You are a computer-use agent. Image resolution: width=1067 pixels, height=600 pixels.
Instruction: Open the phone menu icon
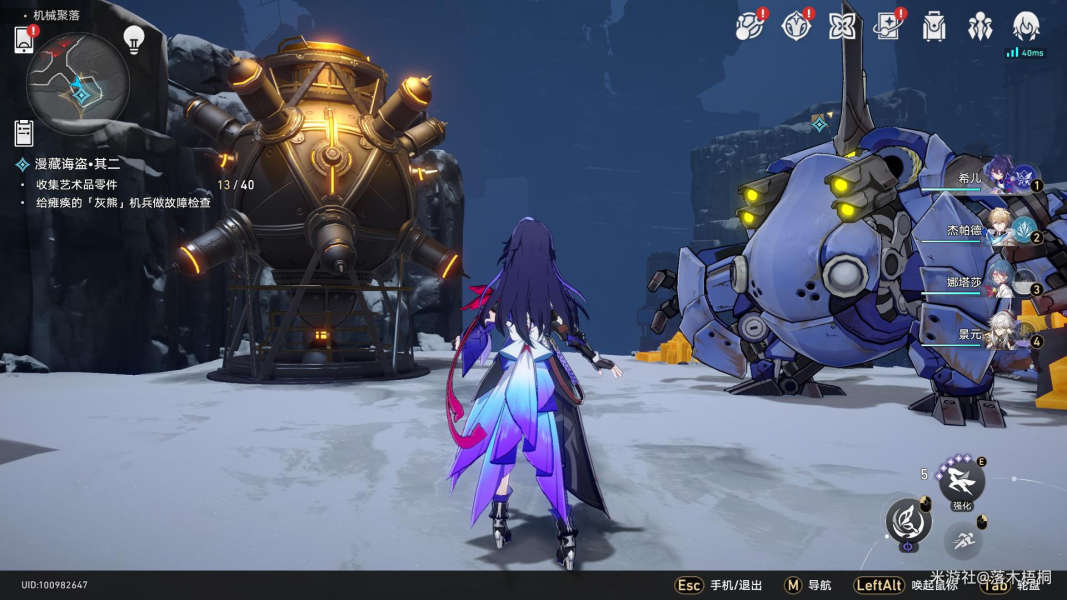pos(24,40)
